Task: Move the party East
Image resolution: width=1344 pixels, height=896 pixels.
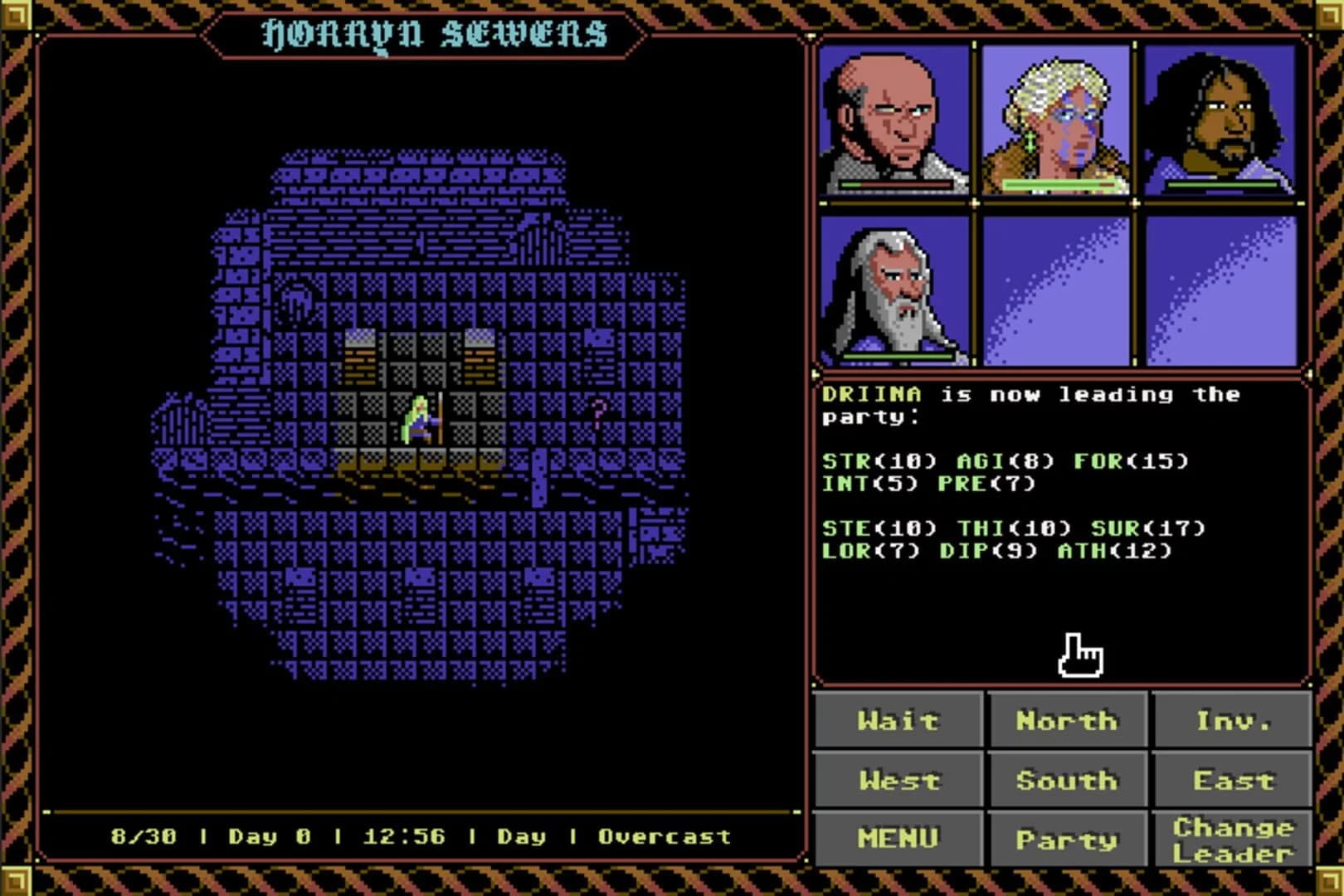Action: click(x=1234, y=780)
